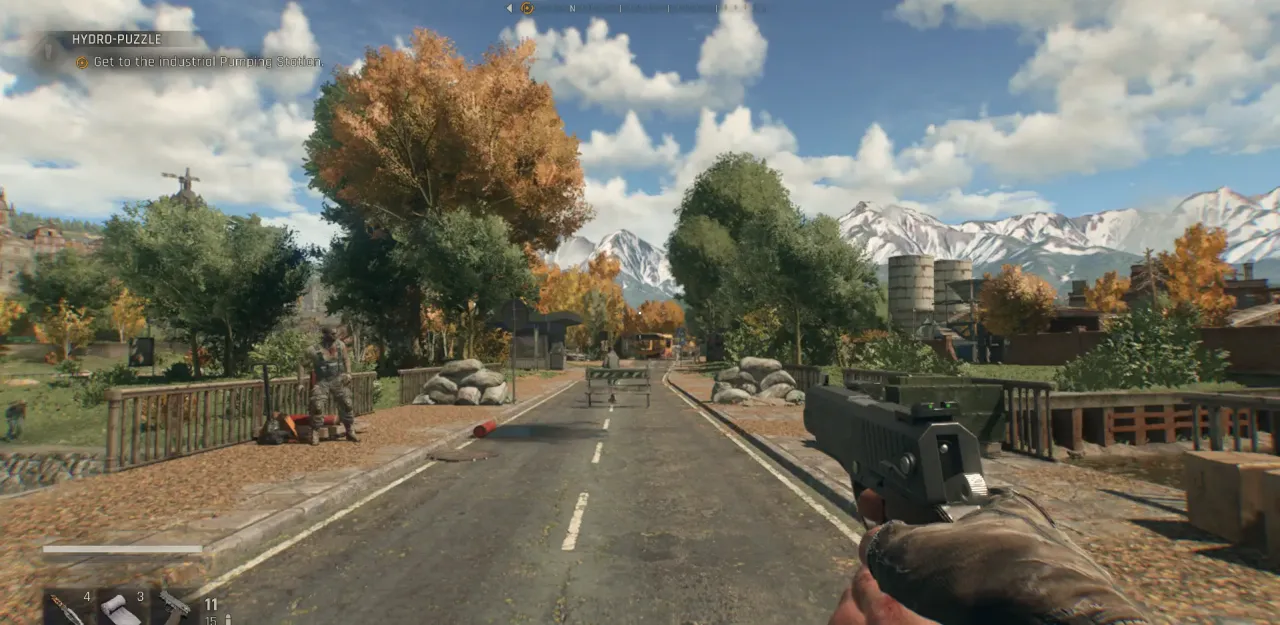Choose the bandage item slot
The height and width of the screenshot is (625, 1280).
pyautogui.click(x=122, y=608)
